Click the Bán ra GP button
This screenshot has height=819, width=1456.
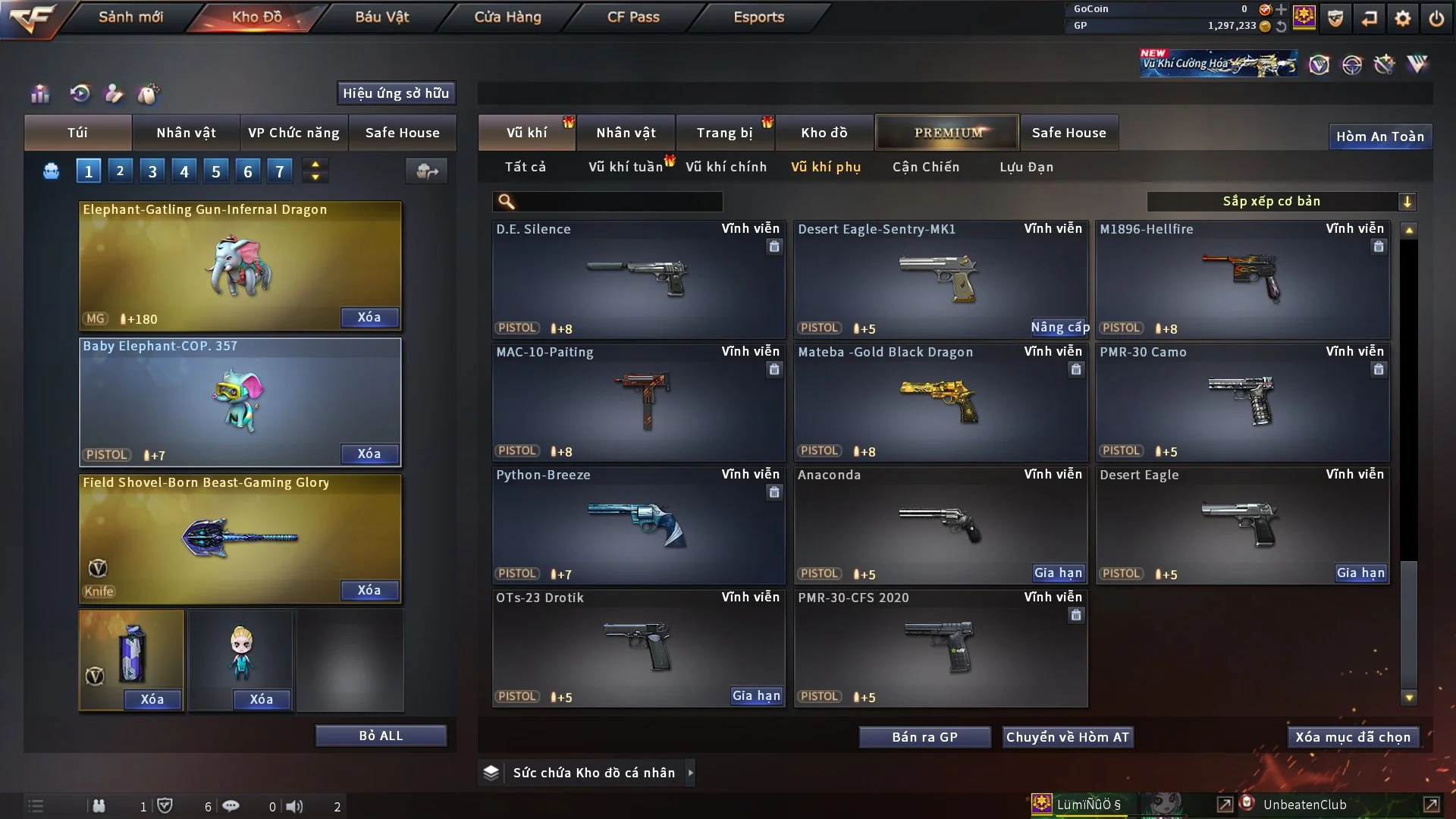pyautogui.click(x=924, y=737)
